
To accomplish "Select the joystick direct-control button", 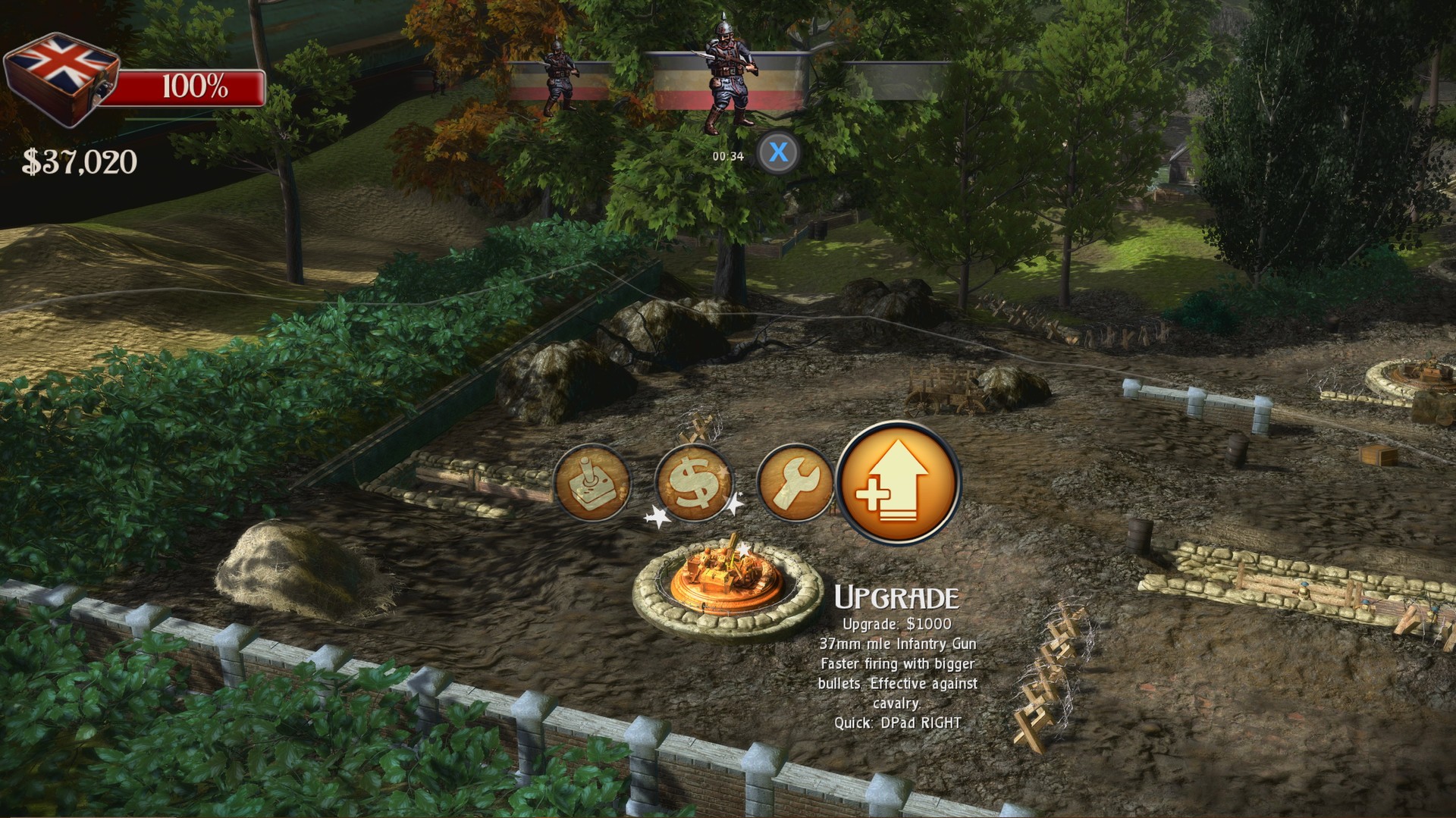I will (x=592, y=484).
